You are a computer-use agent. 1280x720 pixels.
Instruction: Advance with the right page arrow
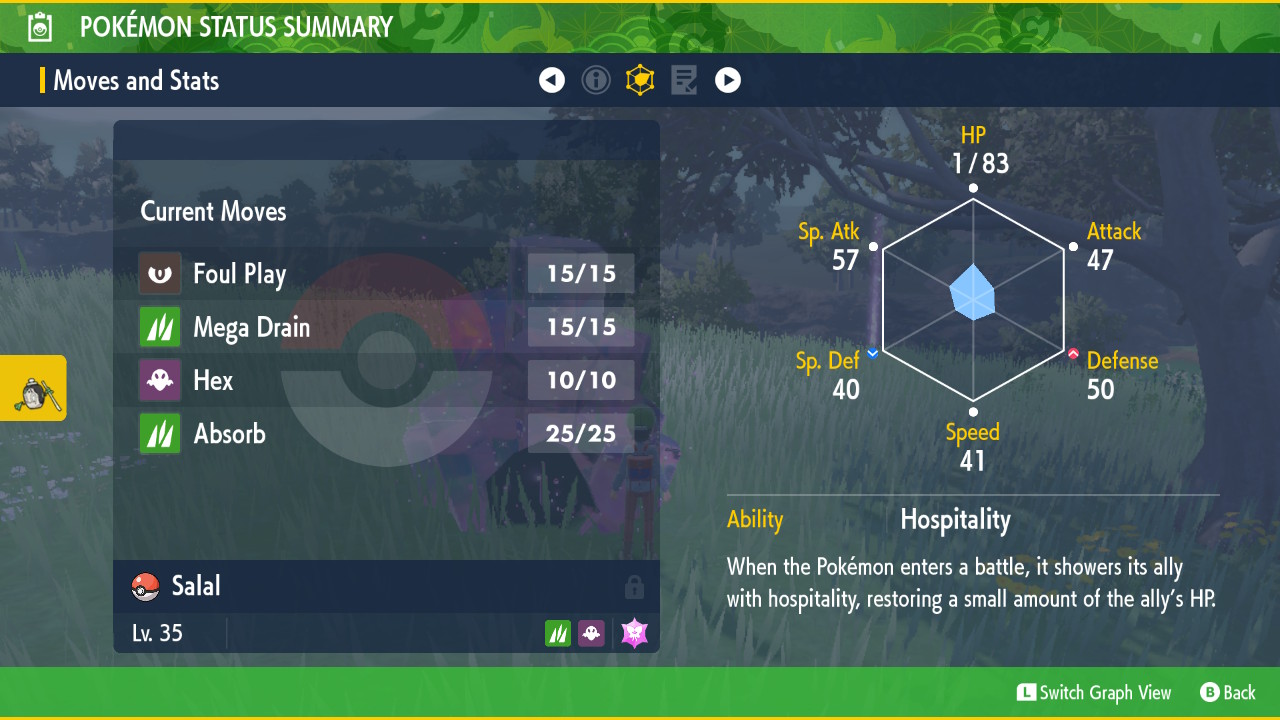pyautogui.click(x=728, y=80)
